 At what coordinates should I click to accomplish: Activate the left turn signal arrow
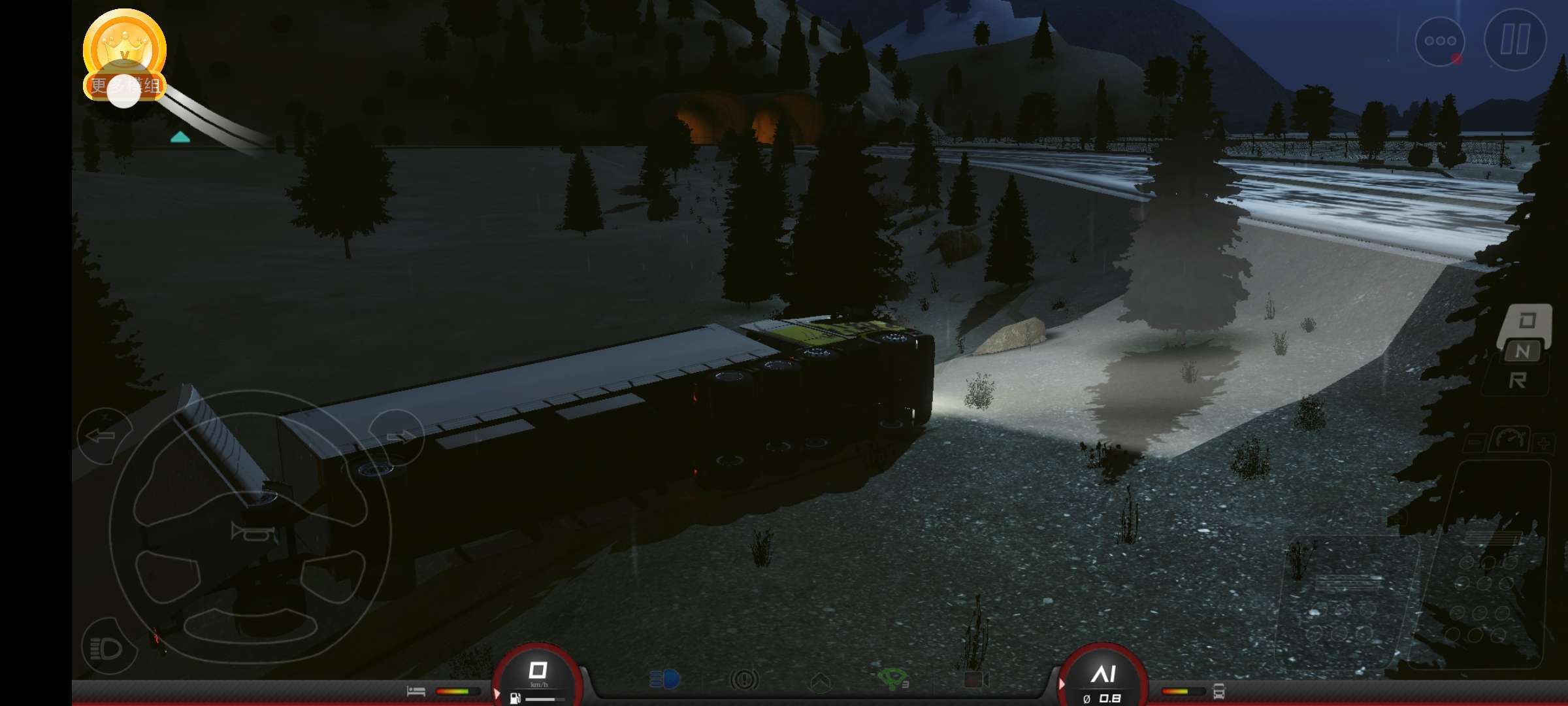pyautogui.click(x=103, y=436)
